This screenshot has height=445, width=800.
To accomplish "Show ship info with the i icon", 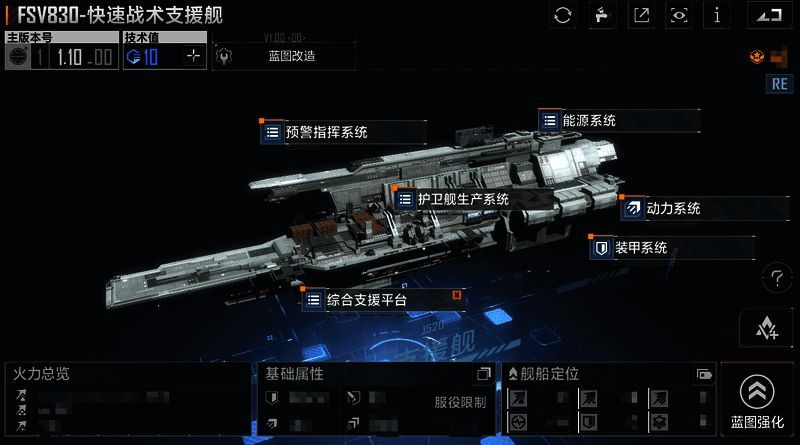I will [717, 15].
